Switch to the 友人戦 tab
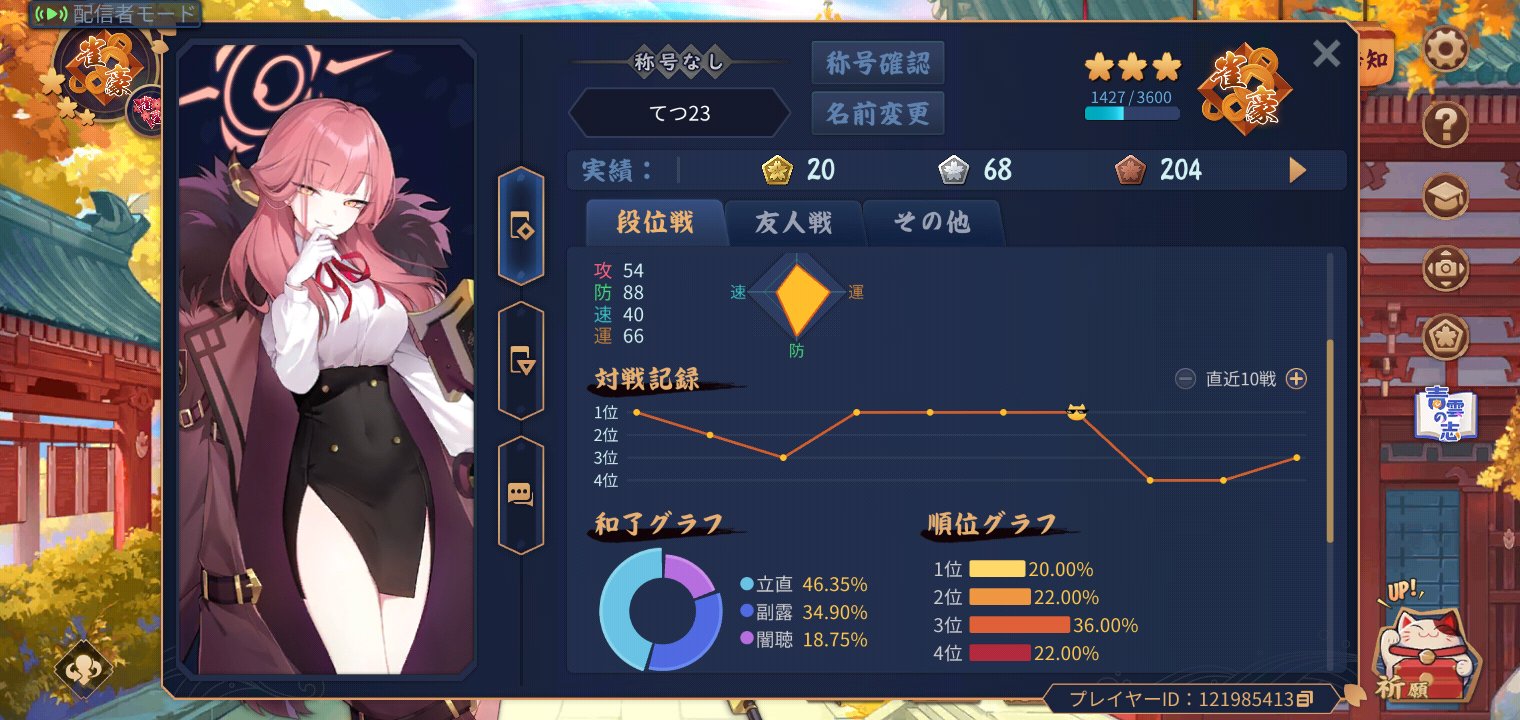 (795, 223)
